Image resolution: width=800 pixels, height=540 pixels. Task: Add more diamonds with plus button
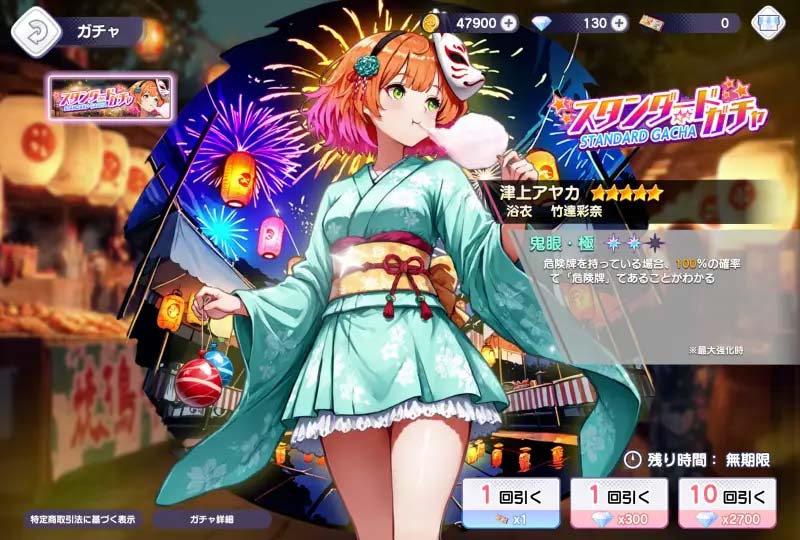tap(618, 23)
